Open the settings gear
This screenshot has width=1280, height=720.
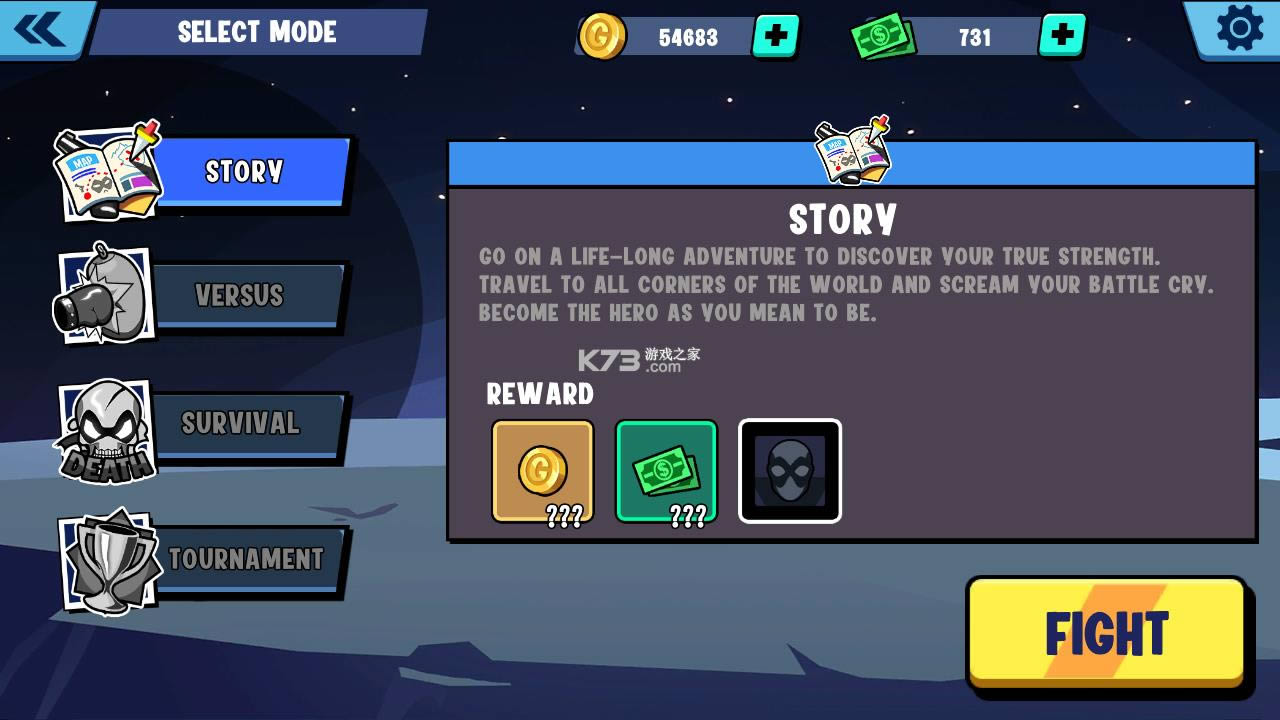point(1239,31)
